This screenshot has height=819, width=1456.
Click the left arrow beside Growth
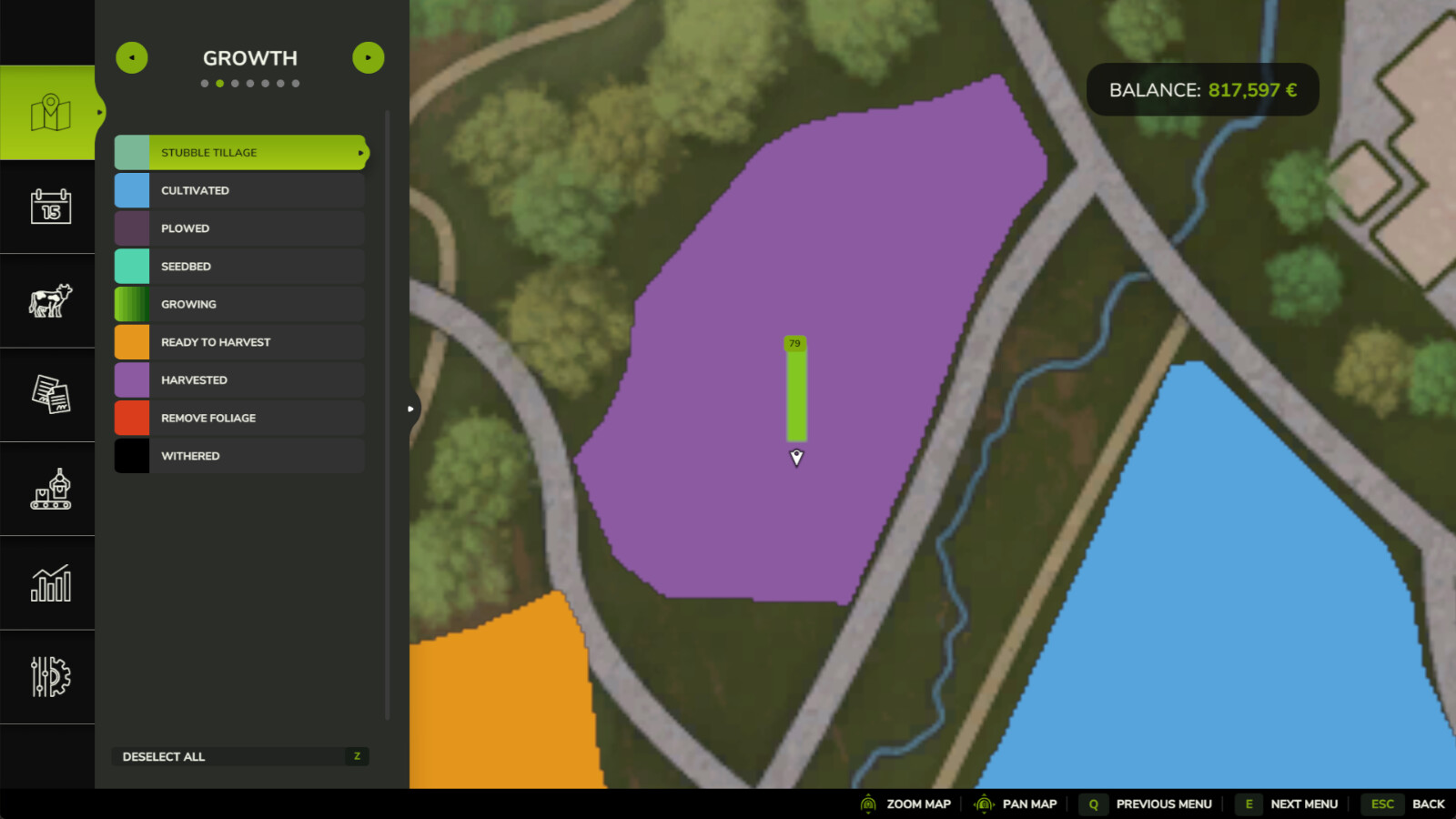[132, 57]
